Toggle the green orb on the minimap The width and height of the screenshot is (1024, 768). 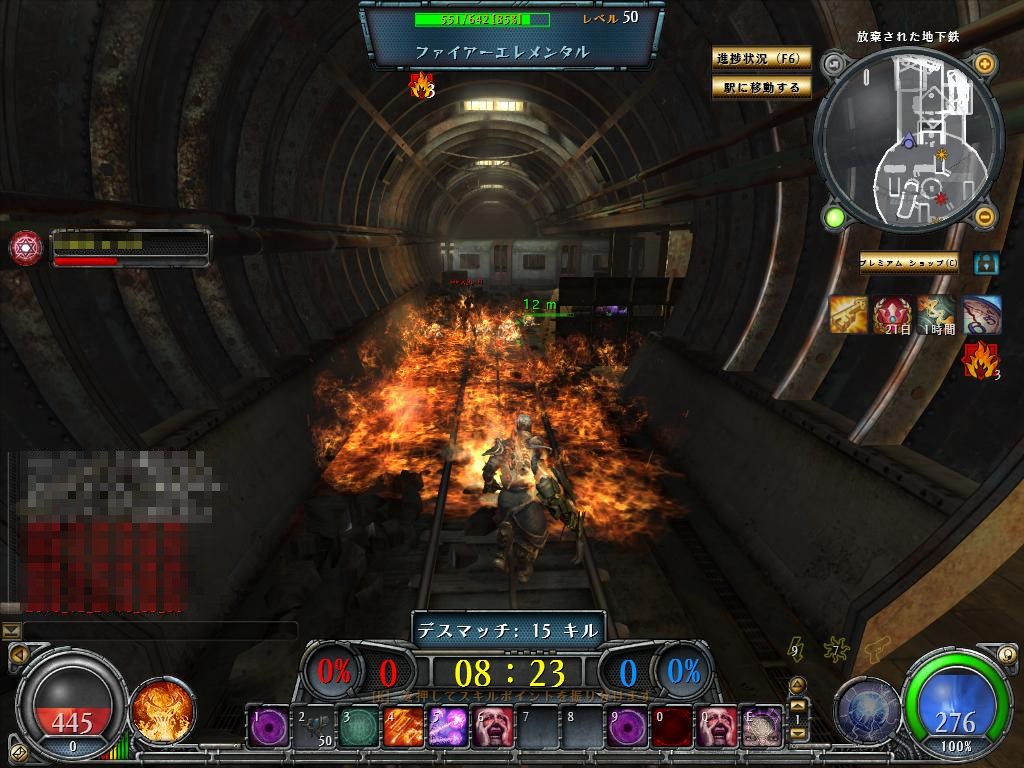coord(832,216)
